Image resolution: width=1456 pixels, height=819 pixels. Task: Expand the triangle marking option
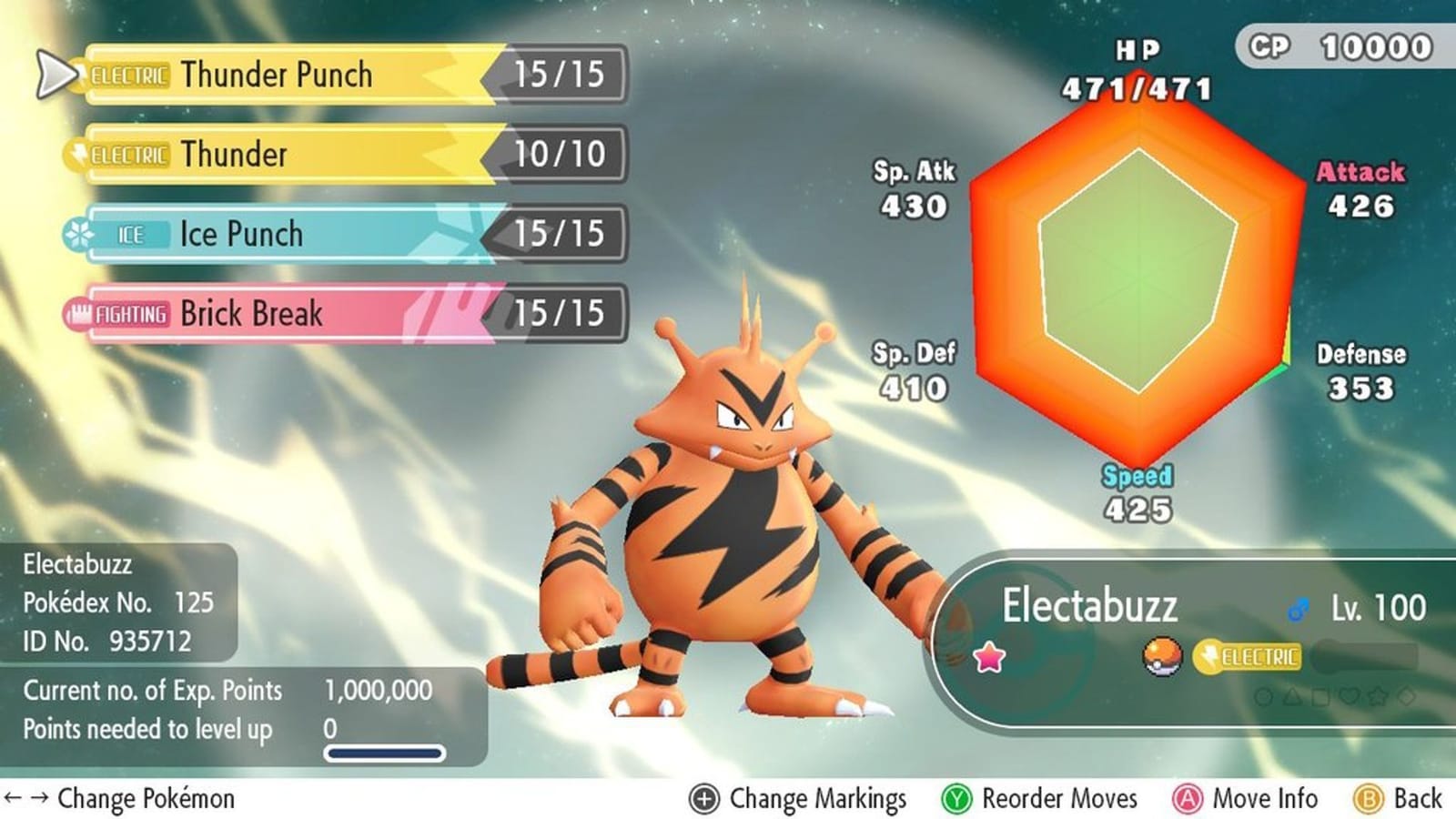(x=1291, y=696)
